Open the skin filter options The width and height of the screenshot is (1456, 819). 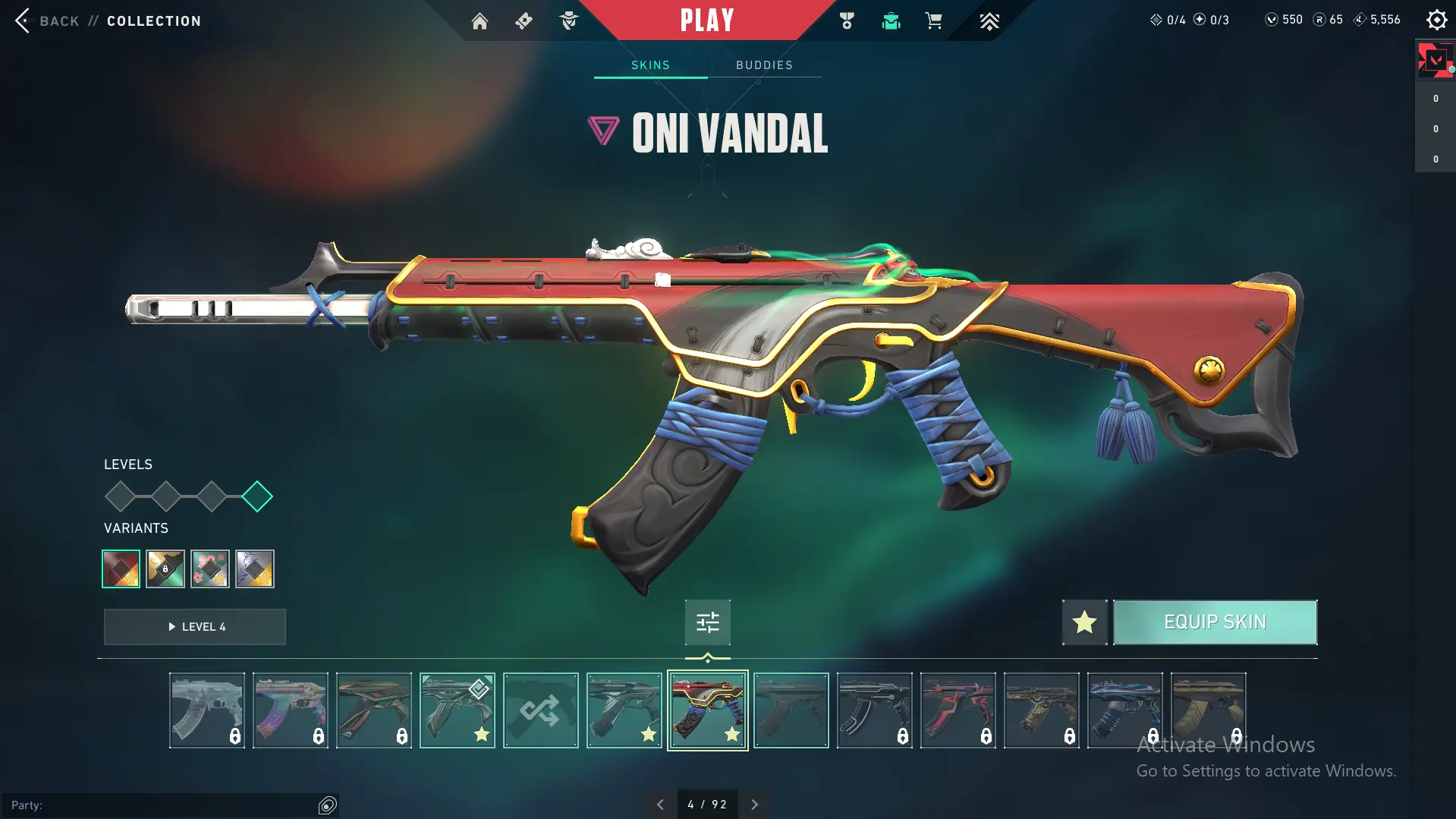pos(707,622)
